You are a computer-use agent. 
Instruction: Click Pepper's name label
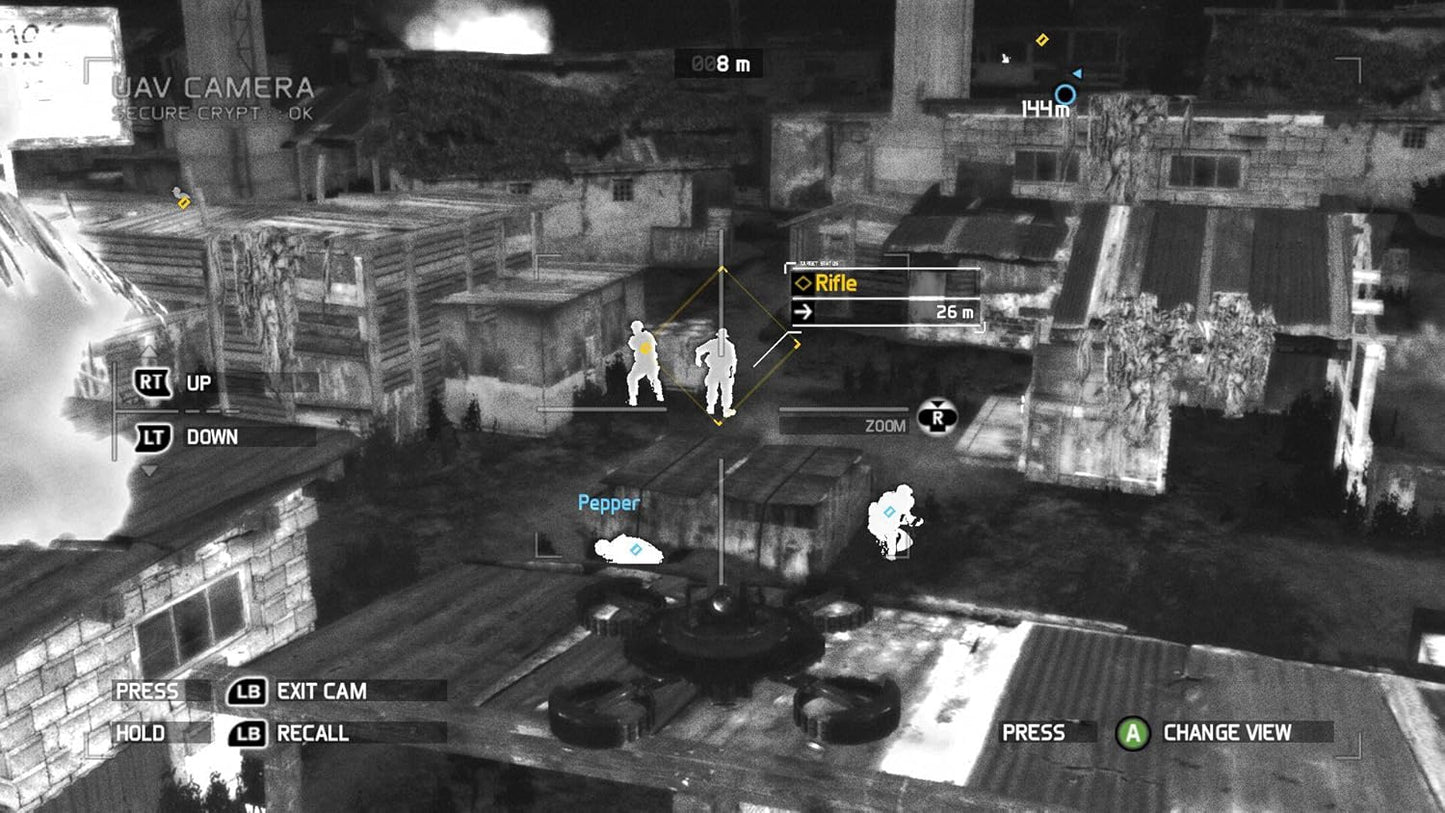point(609,504)
